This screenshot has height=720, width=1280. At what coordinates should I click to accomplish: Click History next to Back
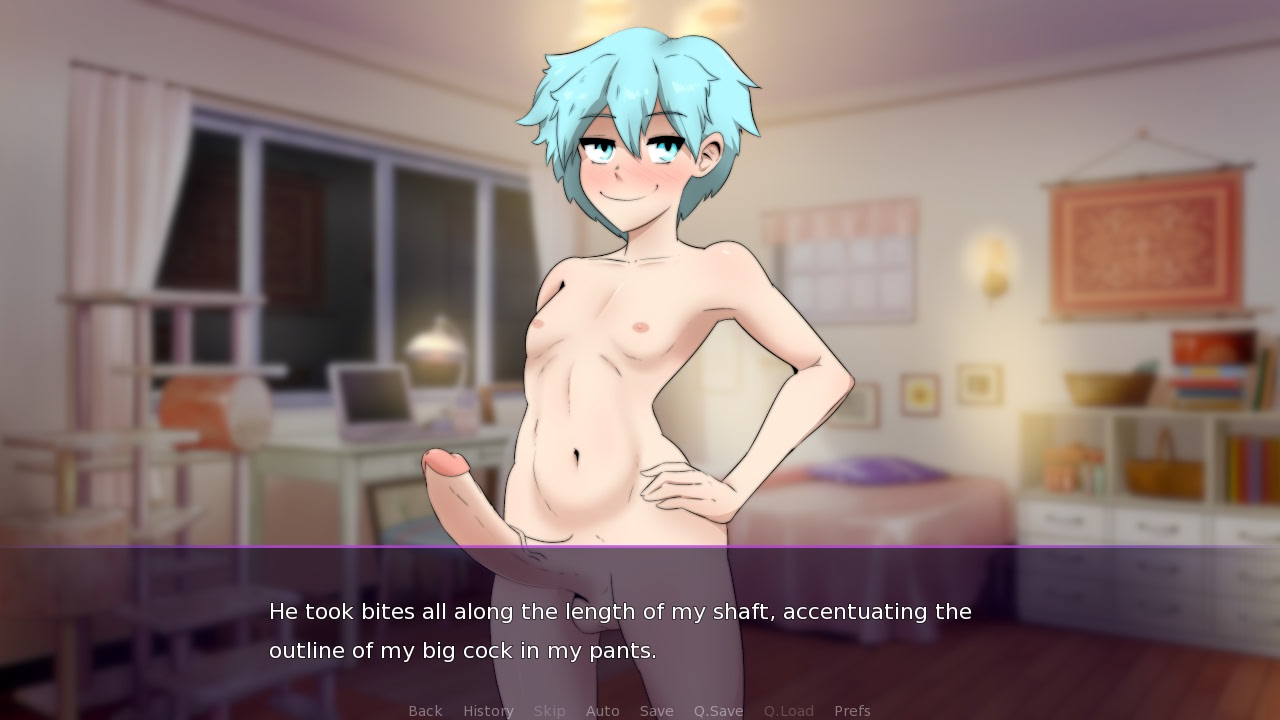(487, 710)
